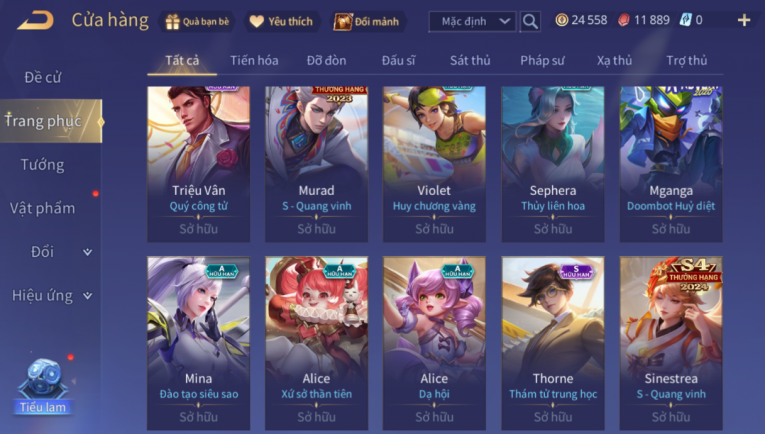Go back using the return arrow
Viewport: 765px width, 434px height.
point(35,20)
